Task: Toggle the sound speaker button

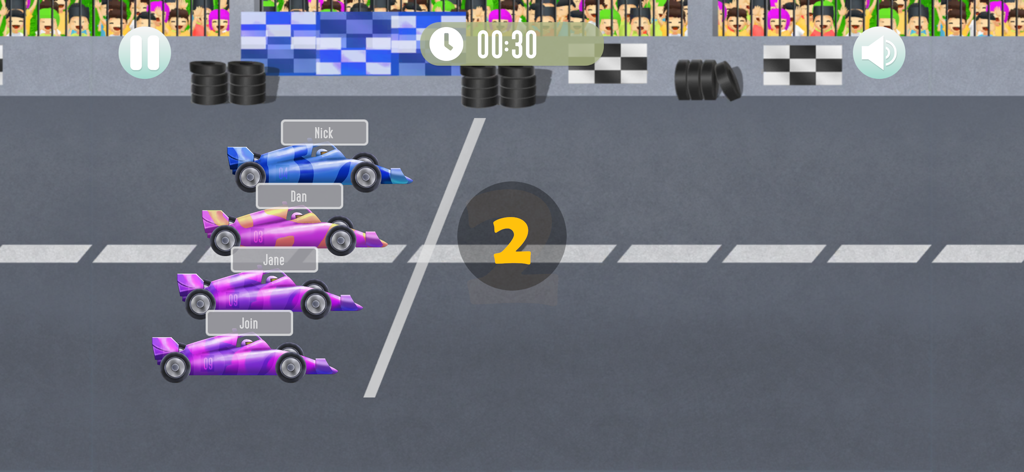Action: click(879, 53)
